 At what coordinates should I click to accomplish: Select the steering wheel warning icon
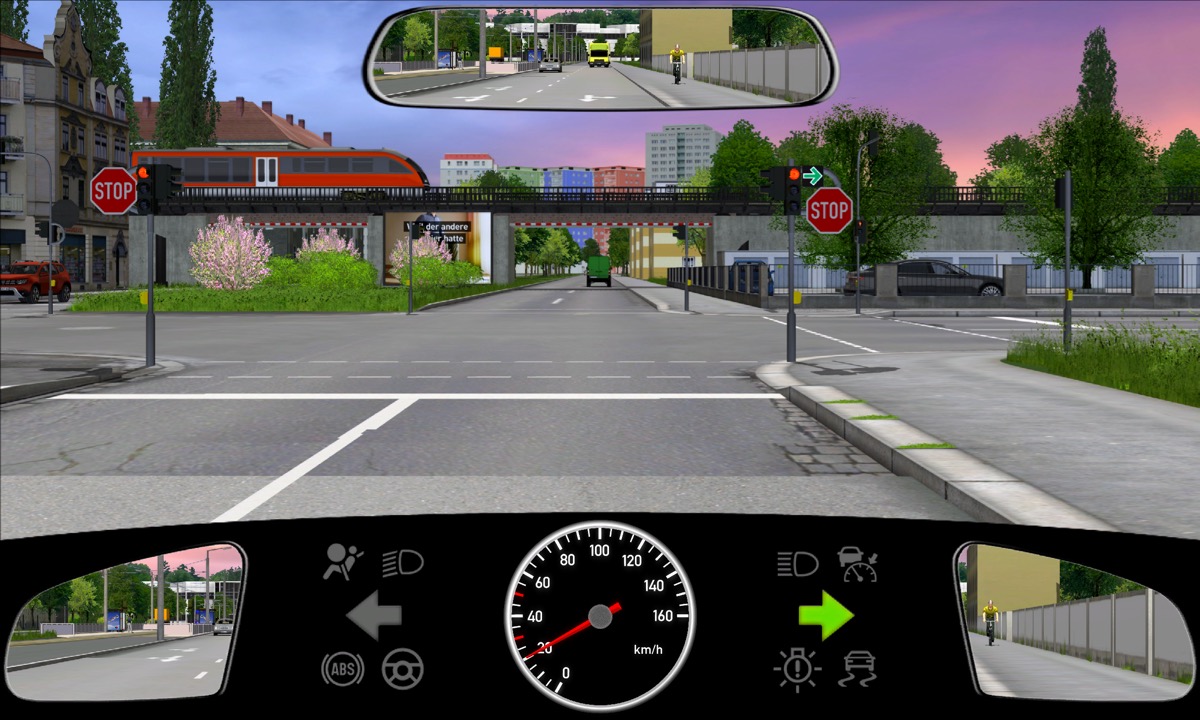click(403, 668)
